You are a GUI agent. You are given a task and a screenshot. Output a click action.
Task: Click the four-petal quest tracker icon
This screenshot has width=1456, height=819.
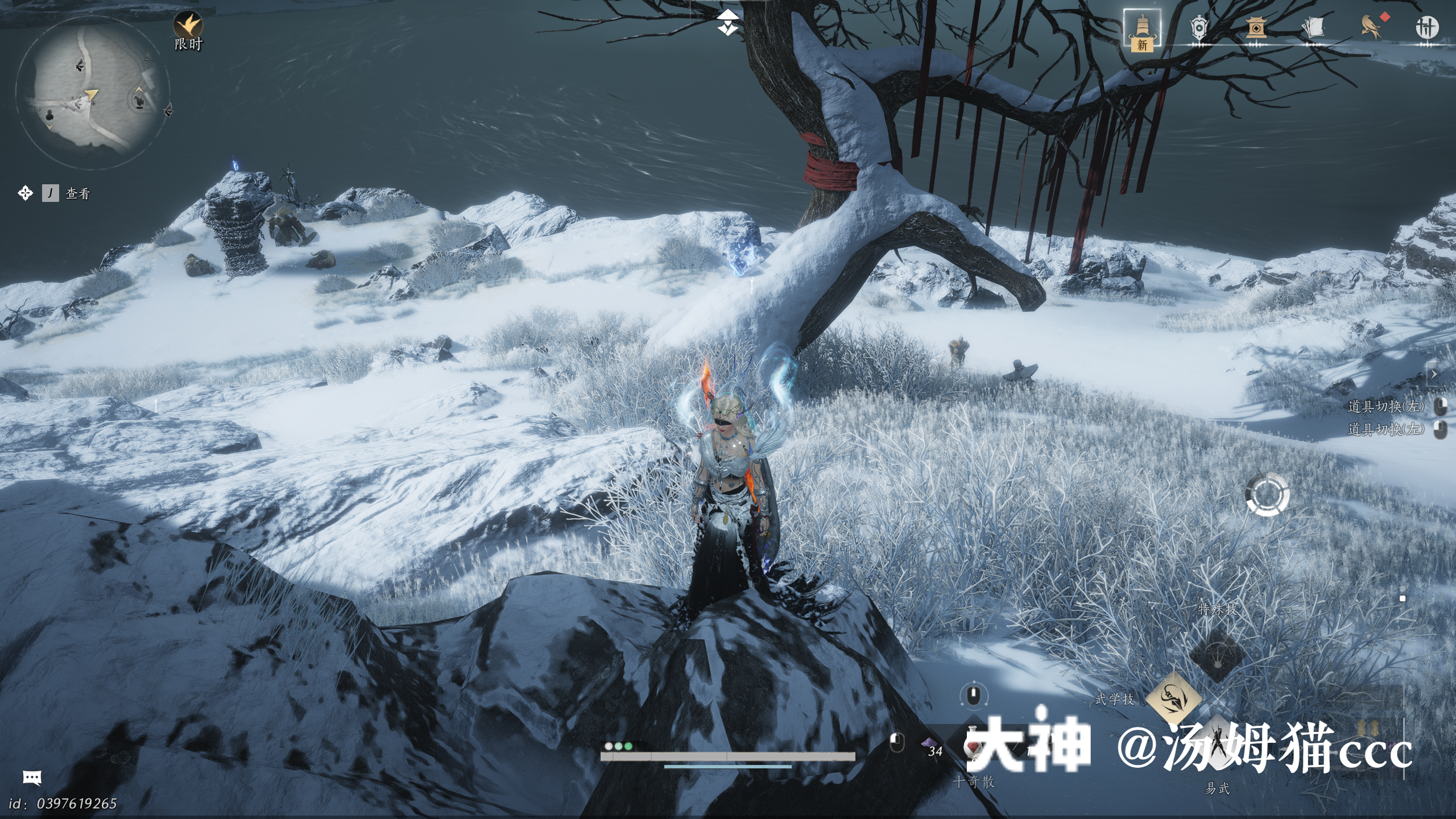(25, 193)
